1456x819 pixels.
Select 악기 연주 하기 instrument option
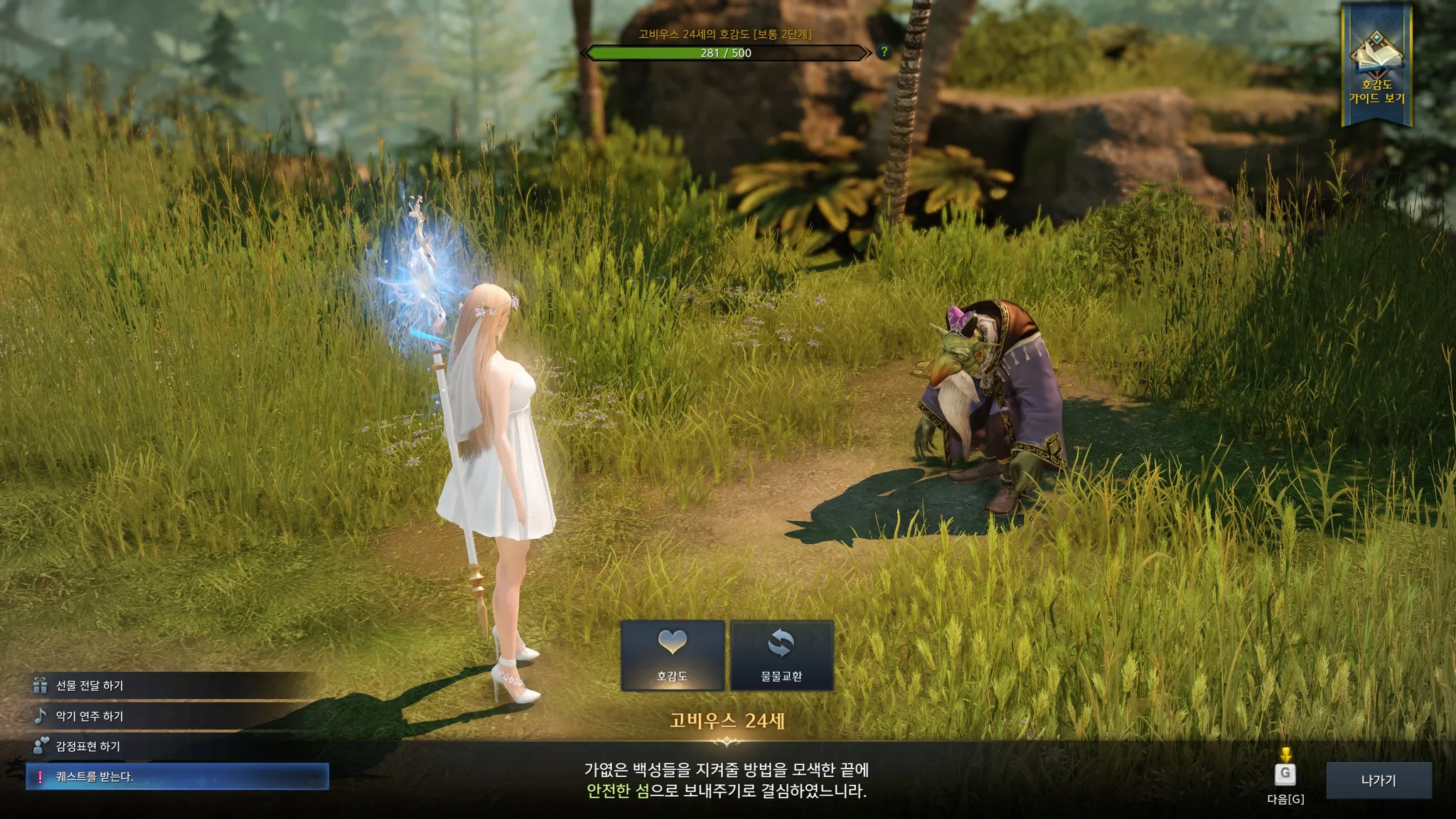pos(90,716)
